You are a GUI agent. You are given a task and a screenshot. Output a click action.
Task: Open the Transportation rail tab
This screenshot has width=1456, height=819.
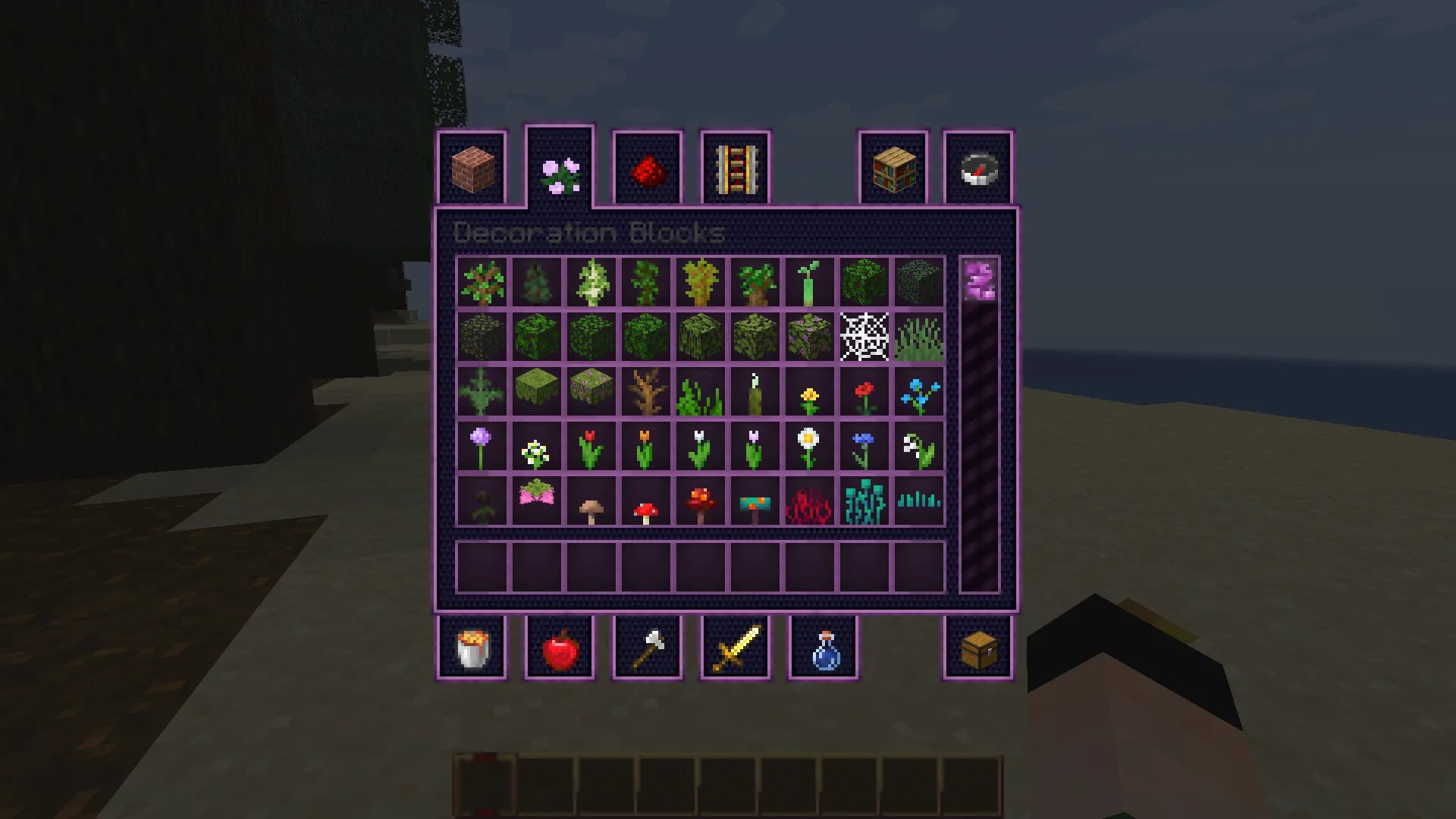(x=734, y=168)
